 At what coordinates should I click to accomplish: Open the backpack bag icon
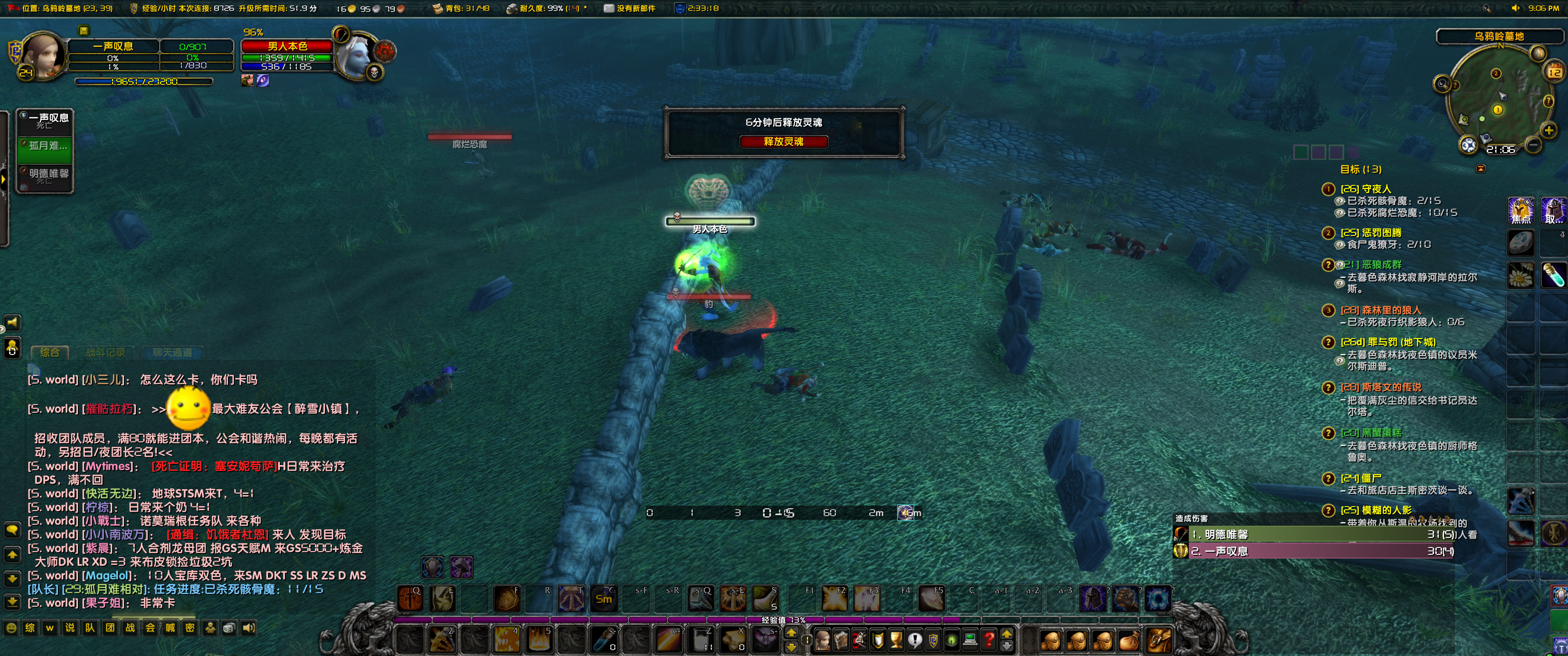click(1160, 640)
